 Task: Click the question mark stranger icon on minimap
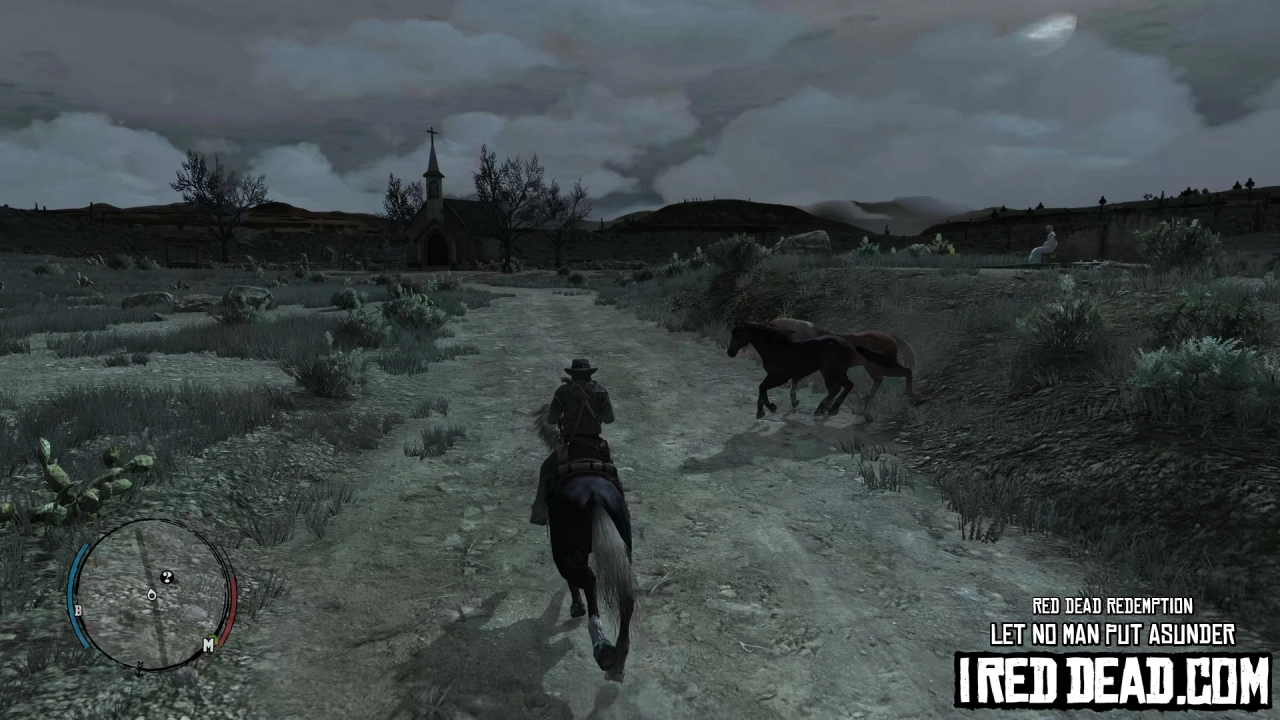pyautogui.click(x=166, y=577)
